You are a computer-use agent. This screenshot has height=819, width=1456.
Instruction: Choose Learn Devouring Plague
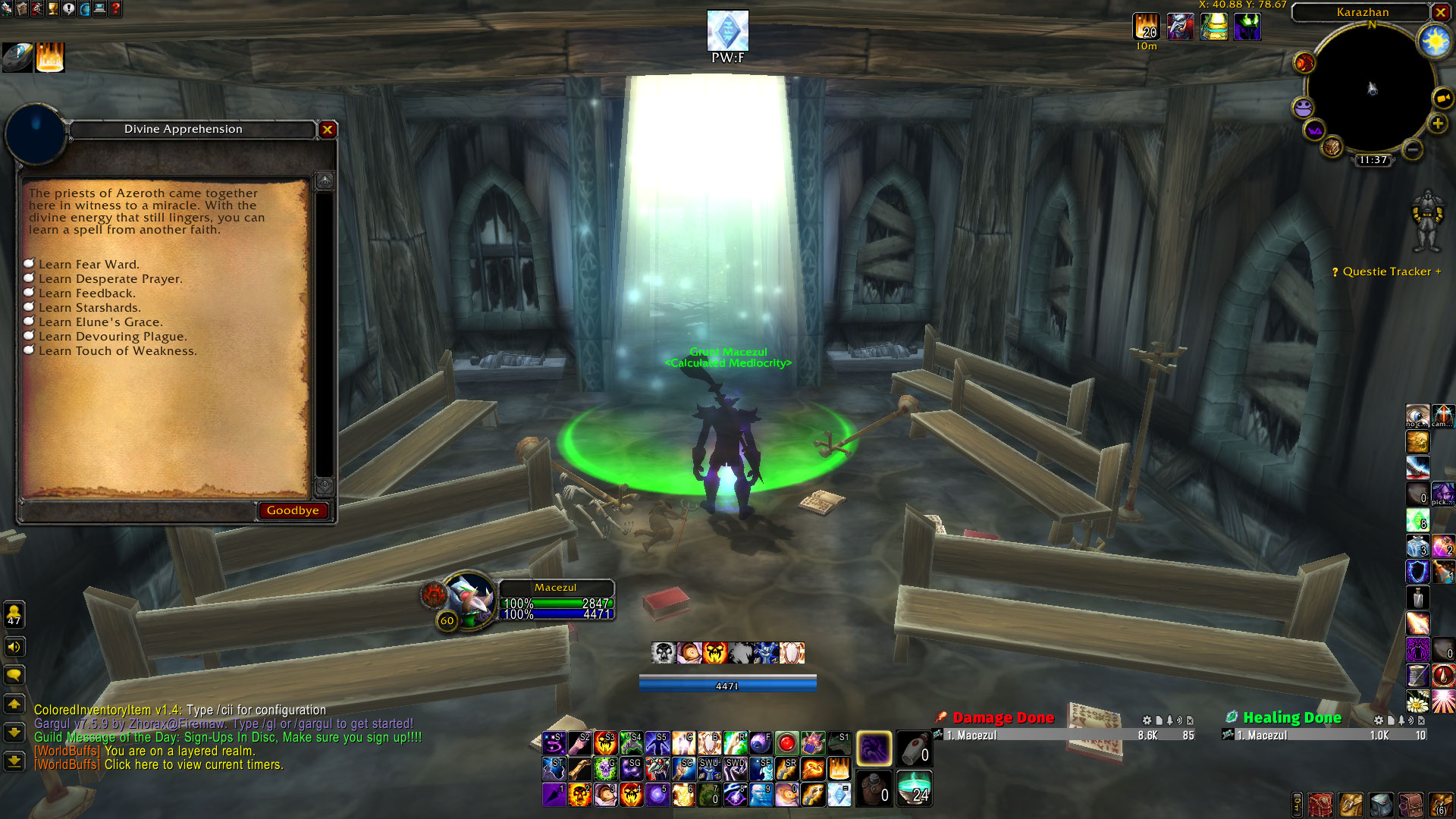click(112, 337)
